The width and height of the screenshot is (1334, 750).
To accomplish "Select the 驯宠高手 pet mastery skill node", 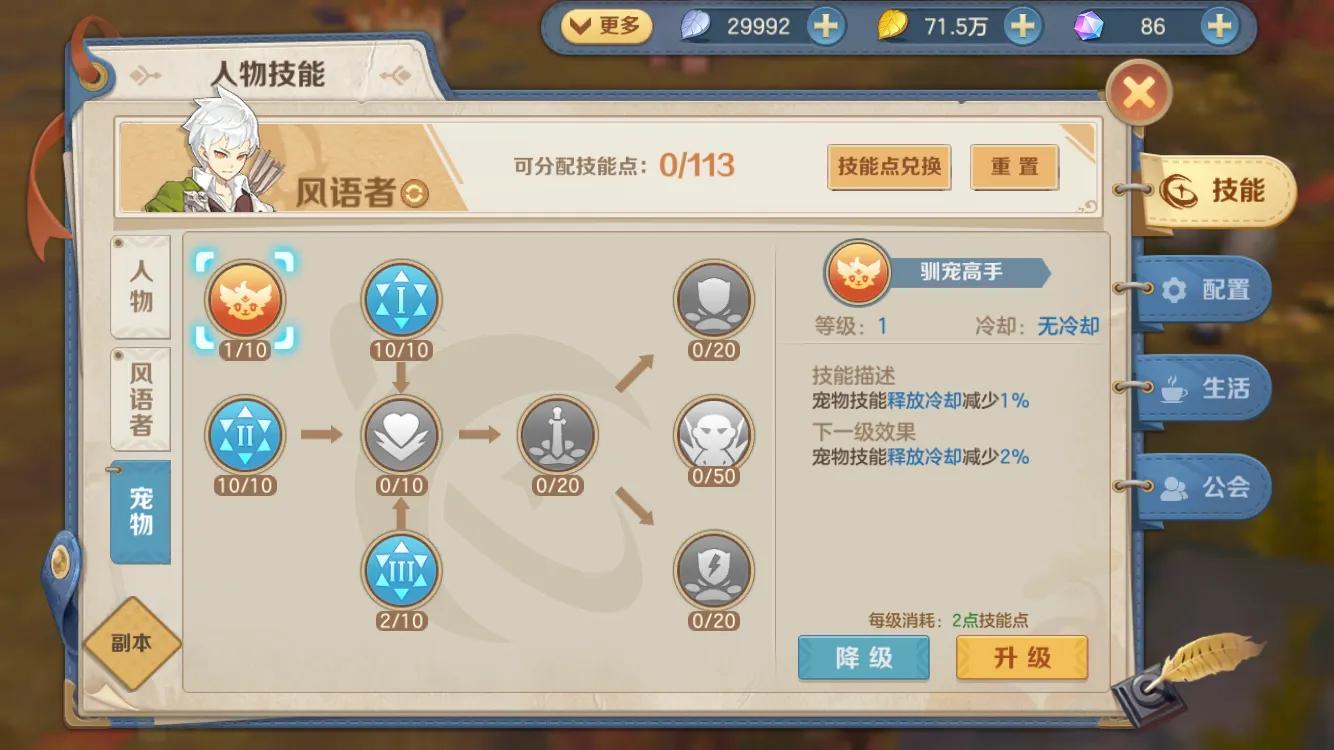I will (244, 300).
